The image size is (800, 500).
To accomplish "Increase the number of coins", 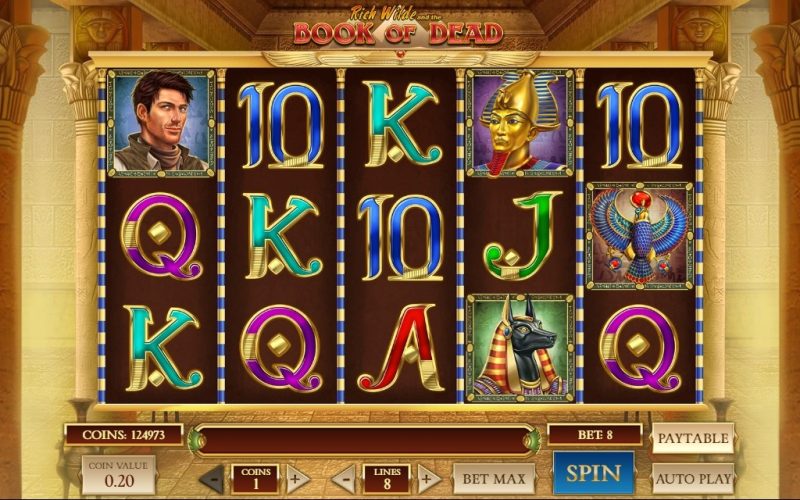I will 295,478.
